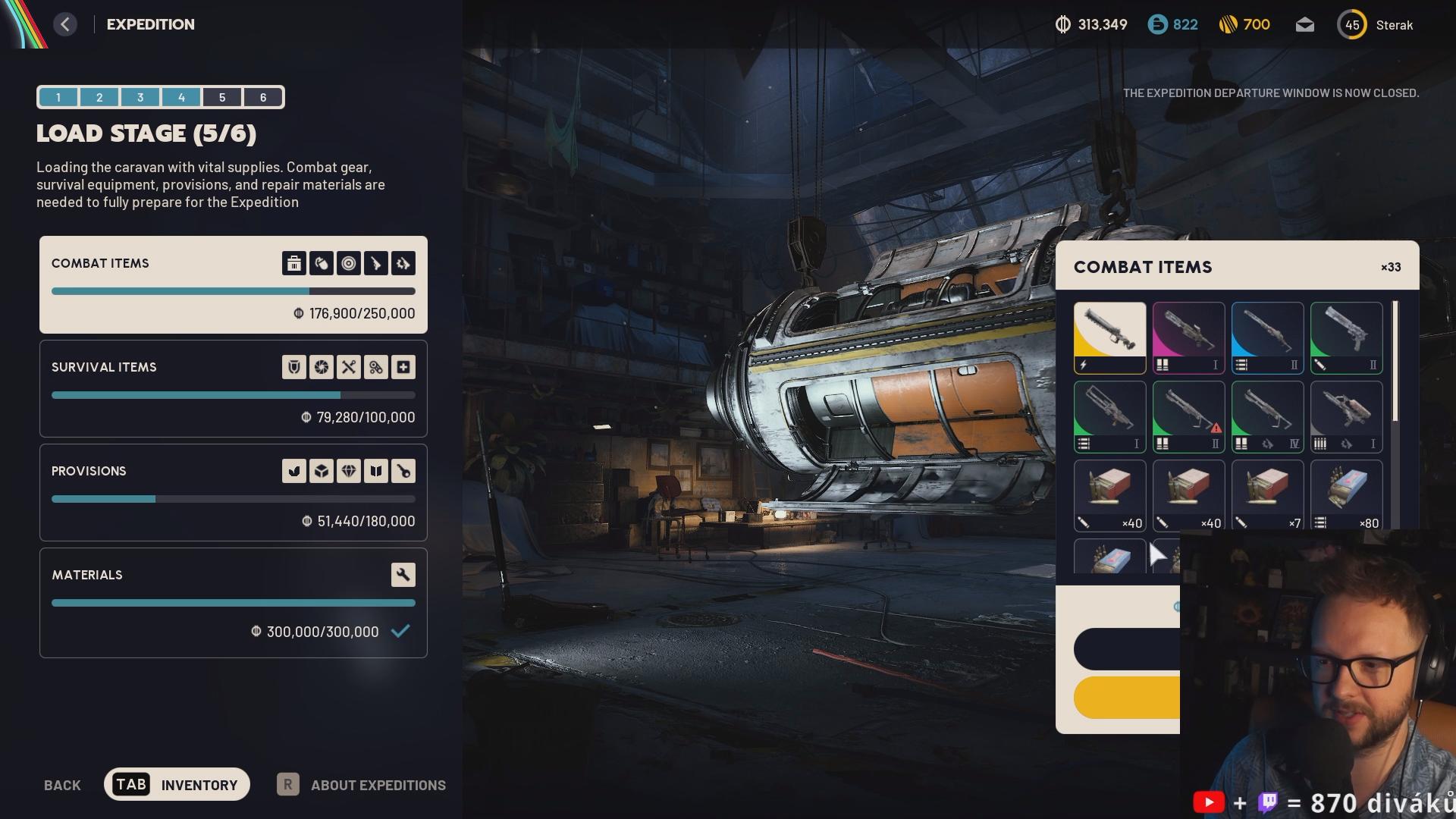Open the Sterak player profile
Image resolution: width=1456 pixels, height=819 pixels.
pos(1376,25)
